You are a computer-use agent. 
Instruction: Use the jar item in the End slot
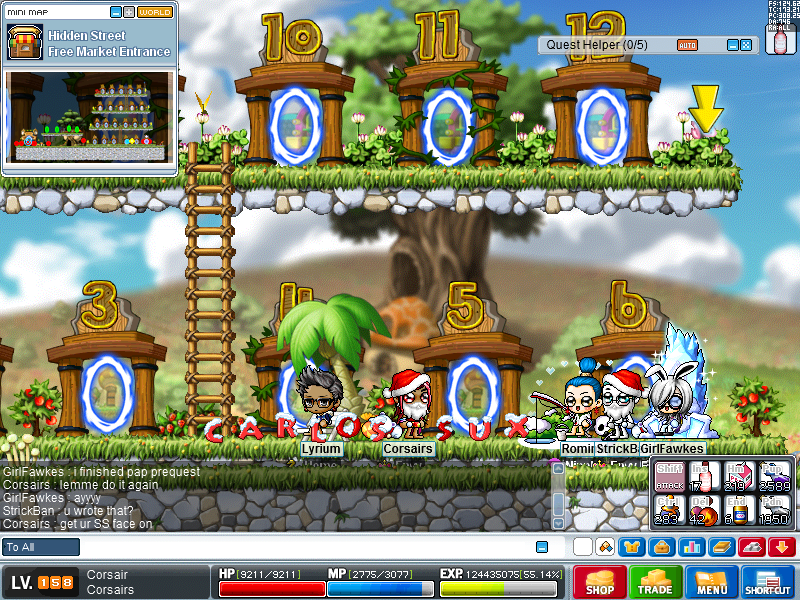738,510
